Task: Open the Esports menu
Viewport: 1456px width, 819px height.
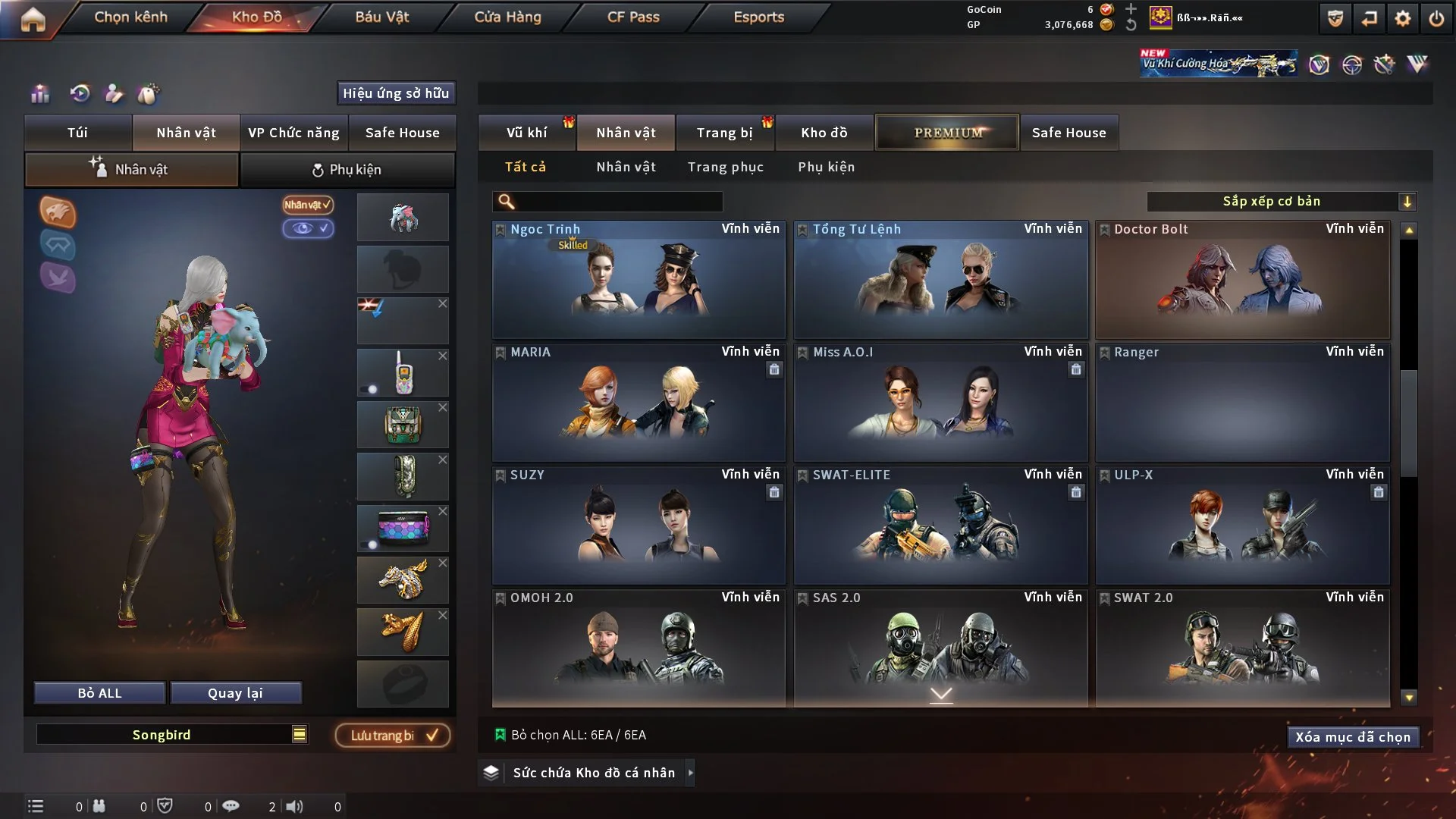Action: coord(758,17)
